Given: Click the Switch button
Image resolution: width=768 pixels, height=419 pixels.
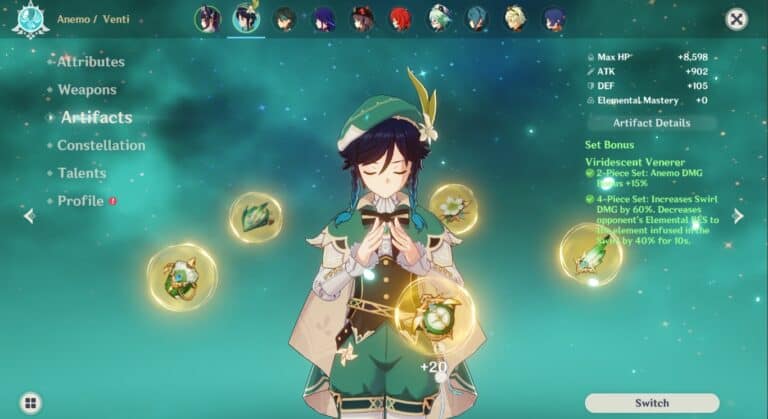Looking at the screenshot, I should click(652, 403).
